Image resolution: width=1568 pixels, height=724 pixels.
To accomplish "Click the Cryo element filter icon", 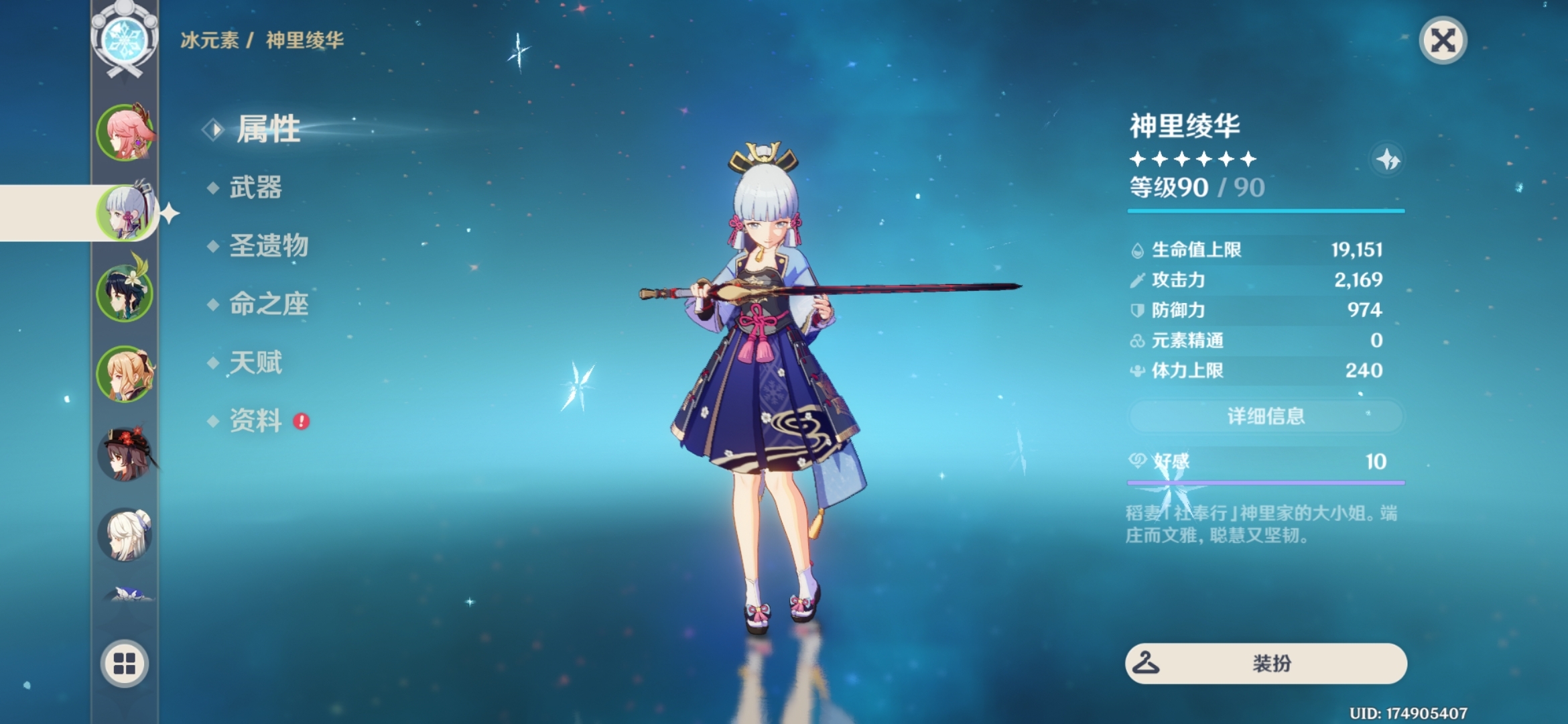I will 125,39.
